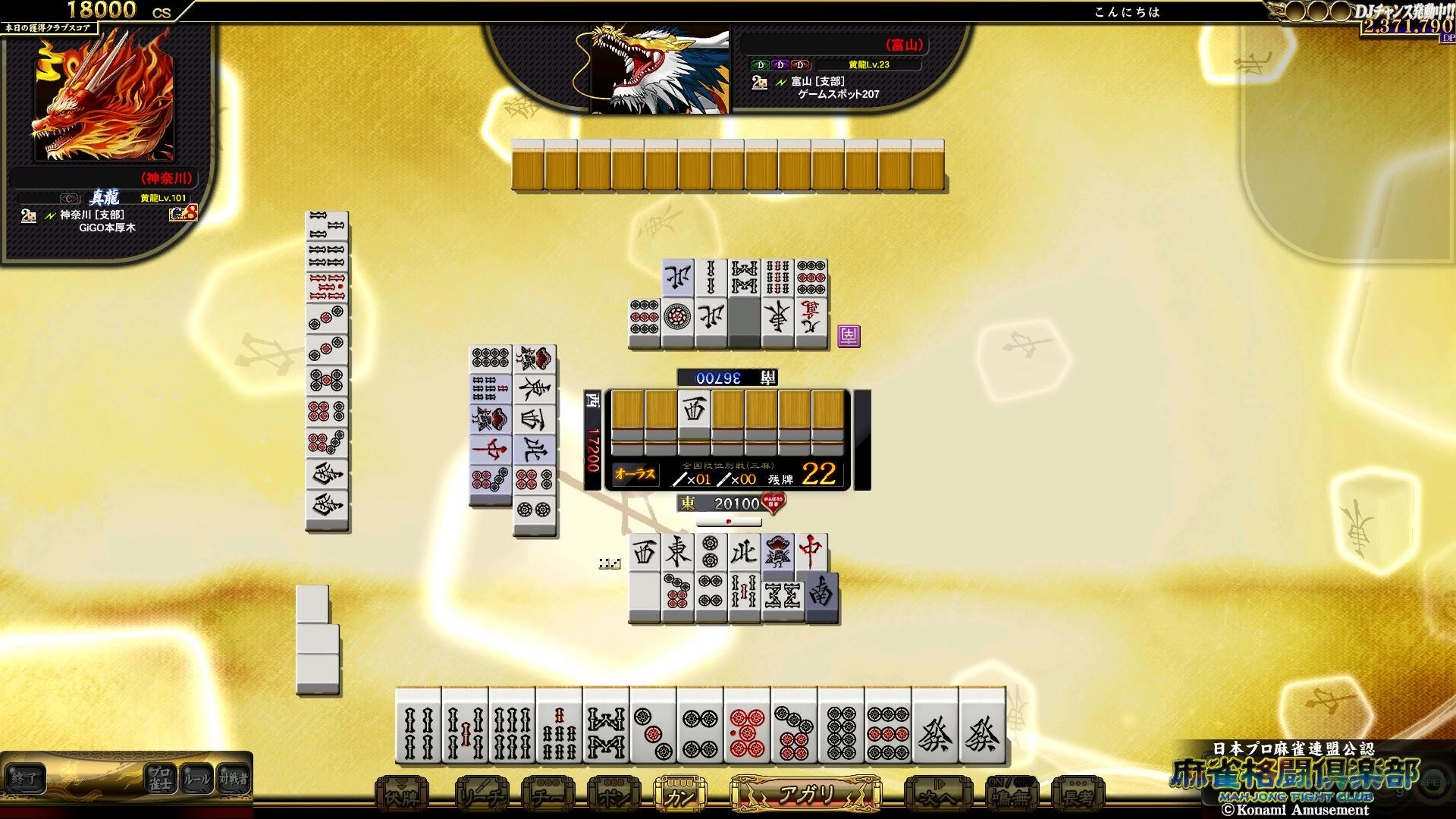Click the 伏牌 button
Image resolution: width=1456 pixels, height=819 pixels.
[x=402, y=795]
